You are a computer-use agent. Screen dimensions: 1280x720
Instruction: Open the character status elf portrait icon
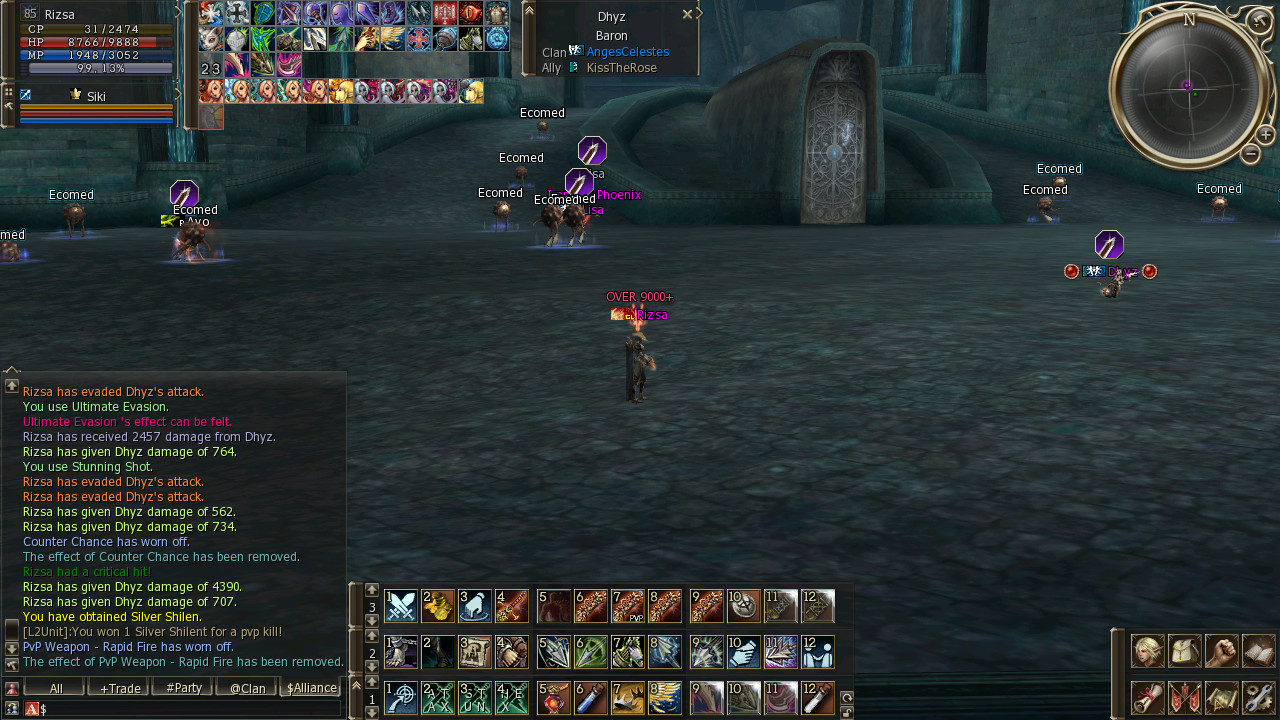[1147, 651]
